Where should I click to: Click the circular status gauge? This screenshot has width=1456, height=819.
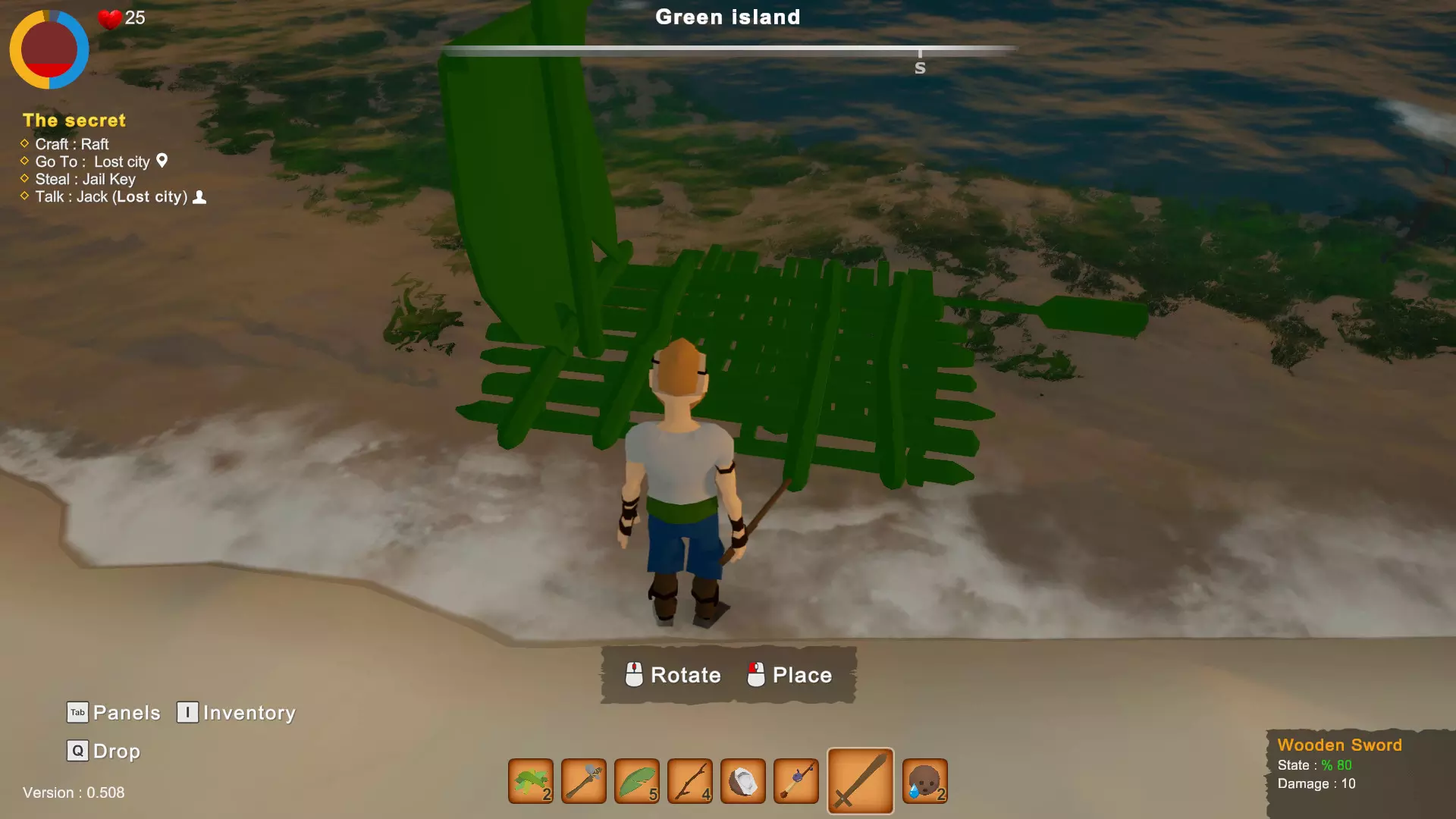tap(49, 49)
